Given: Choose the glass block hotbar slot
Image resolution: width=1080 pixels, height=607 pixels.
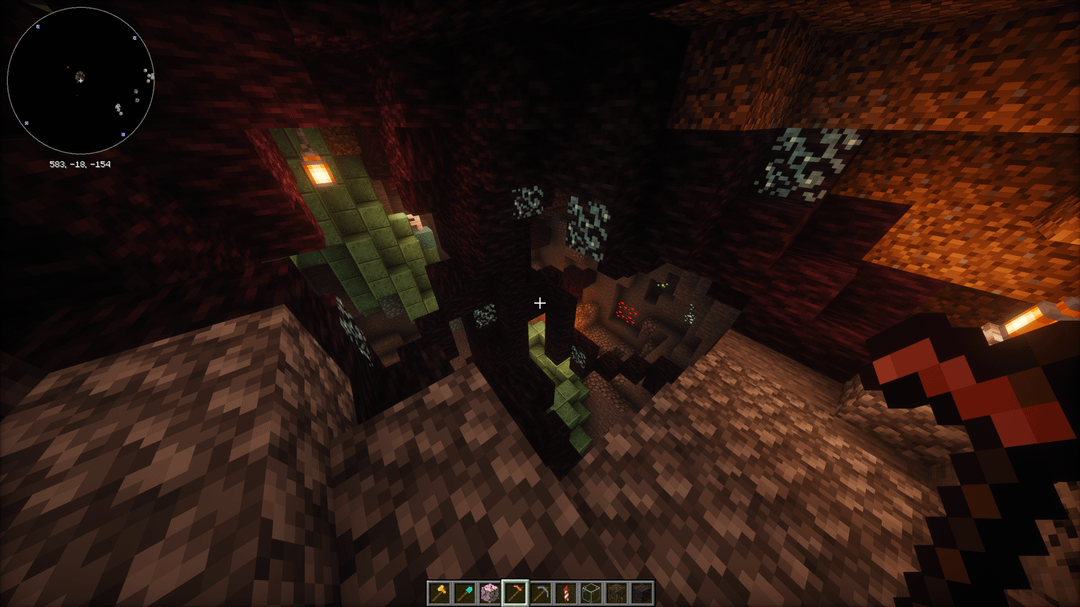Looking at the screenshot, I should click(x=590, y=593).
